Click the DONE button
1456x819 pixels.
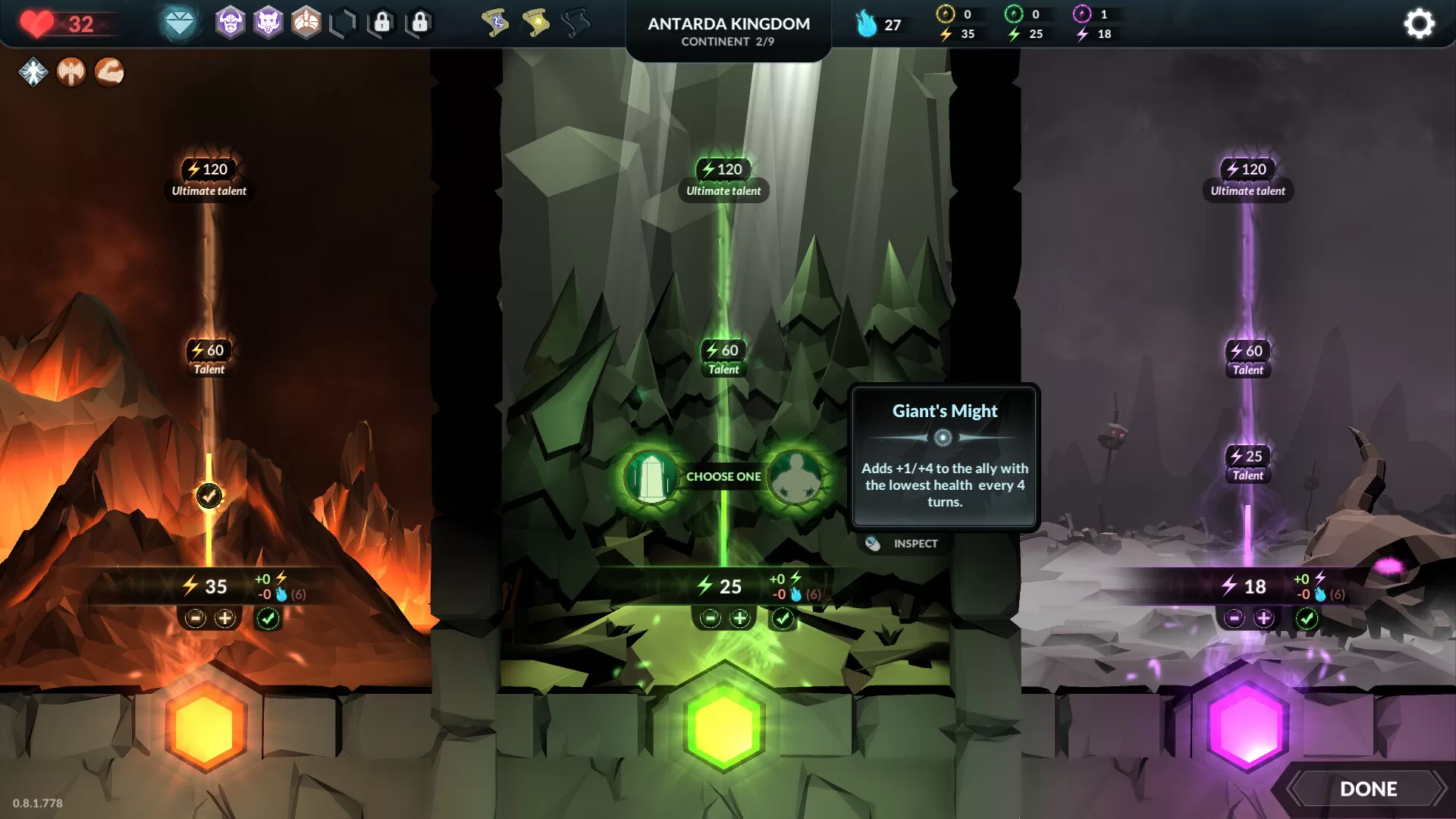click(1368, 789)
